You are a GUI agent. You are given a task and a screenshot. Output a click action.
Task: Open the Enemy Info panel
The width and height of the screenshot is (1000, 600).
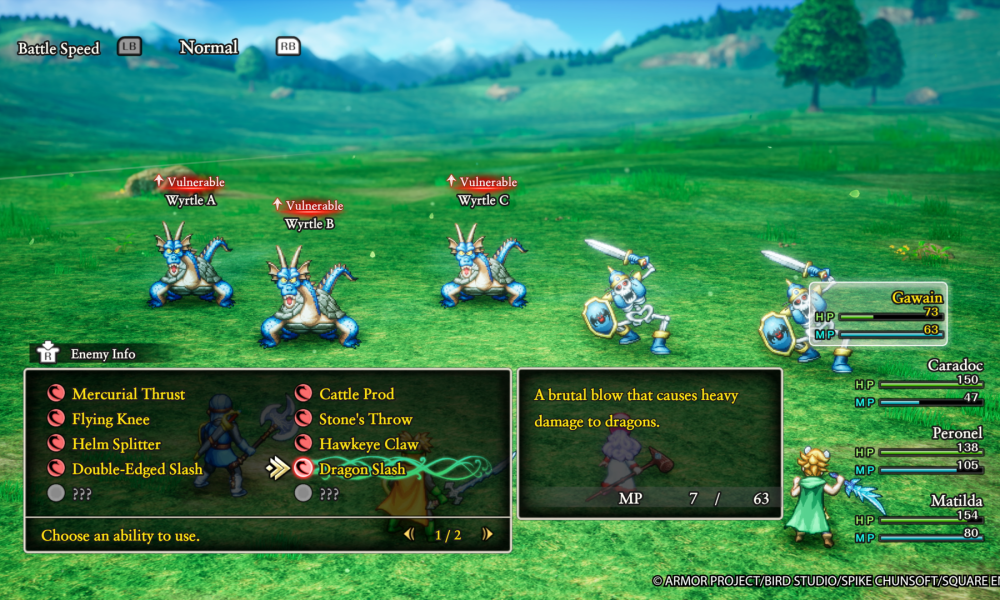tap(90, 353)
